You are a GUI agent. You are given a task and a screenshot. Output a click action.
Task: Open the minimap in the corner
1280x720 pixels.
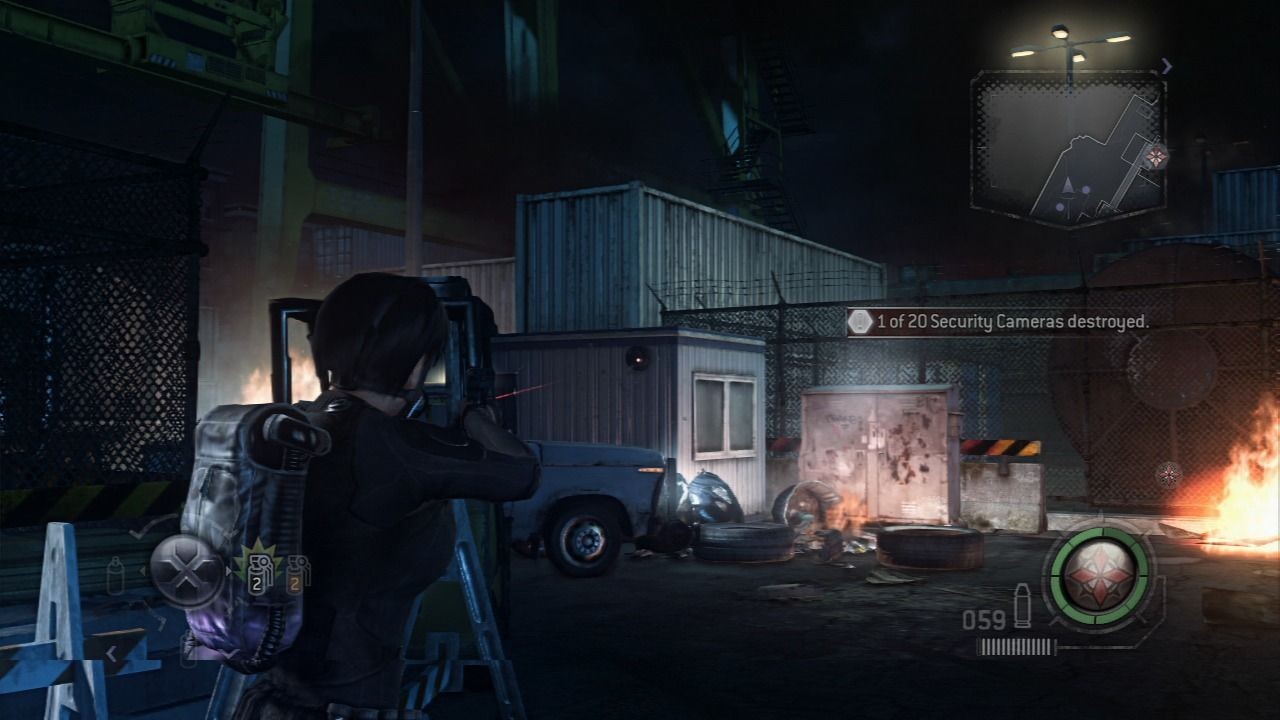1068,149
